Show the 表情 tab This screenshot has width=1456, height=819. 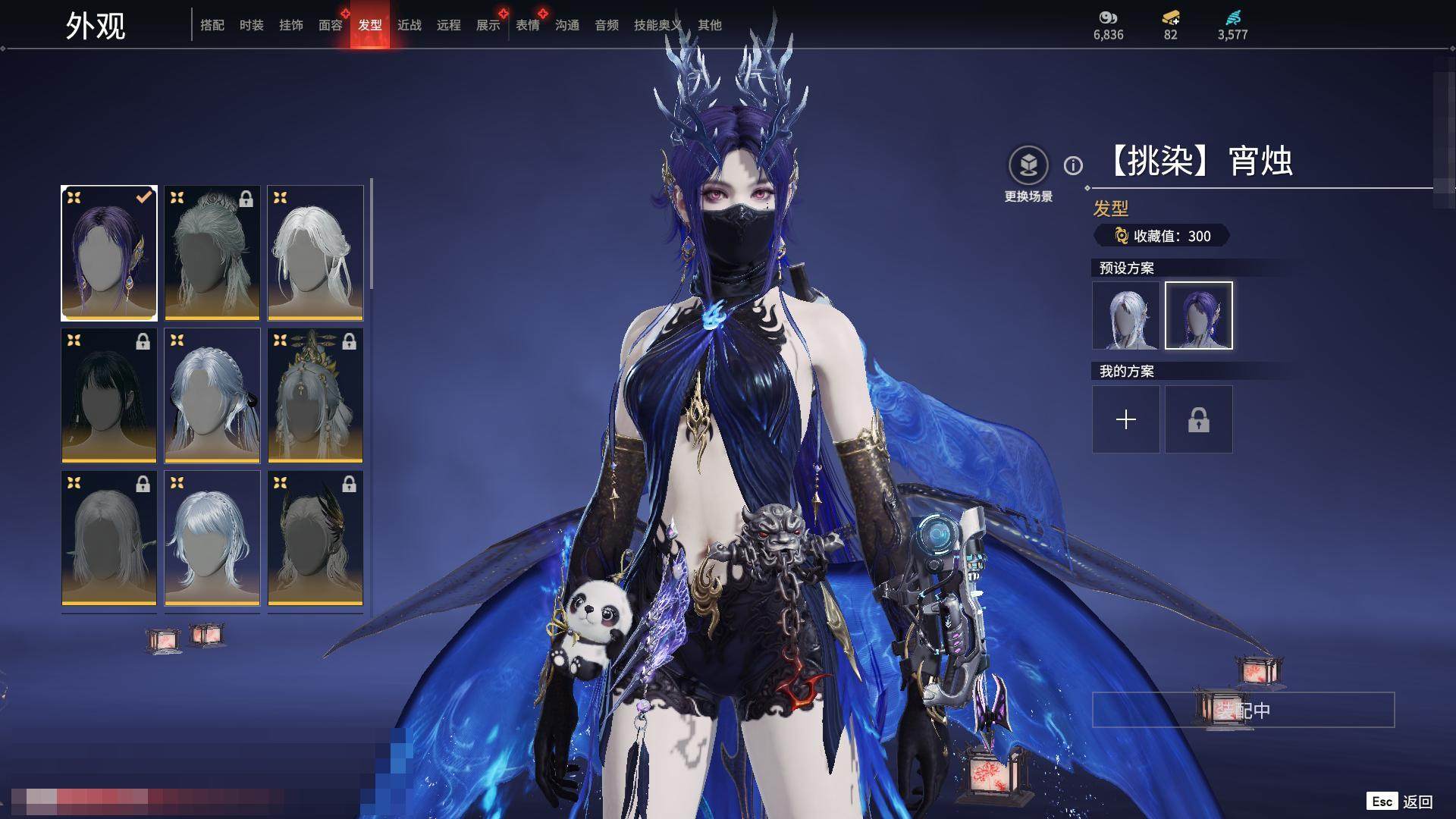[x=528, y=25]
